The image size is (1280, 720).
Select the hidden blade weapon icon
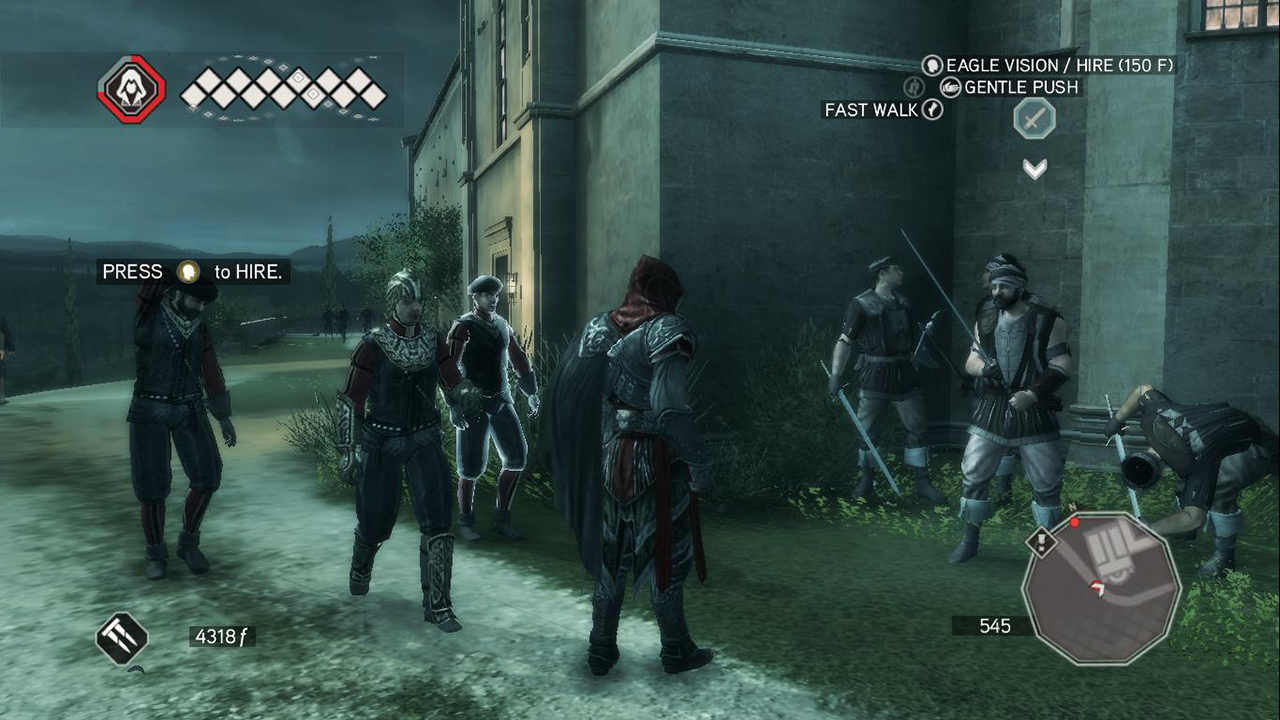tap(122, 637)
